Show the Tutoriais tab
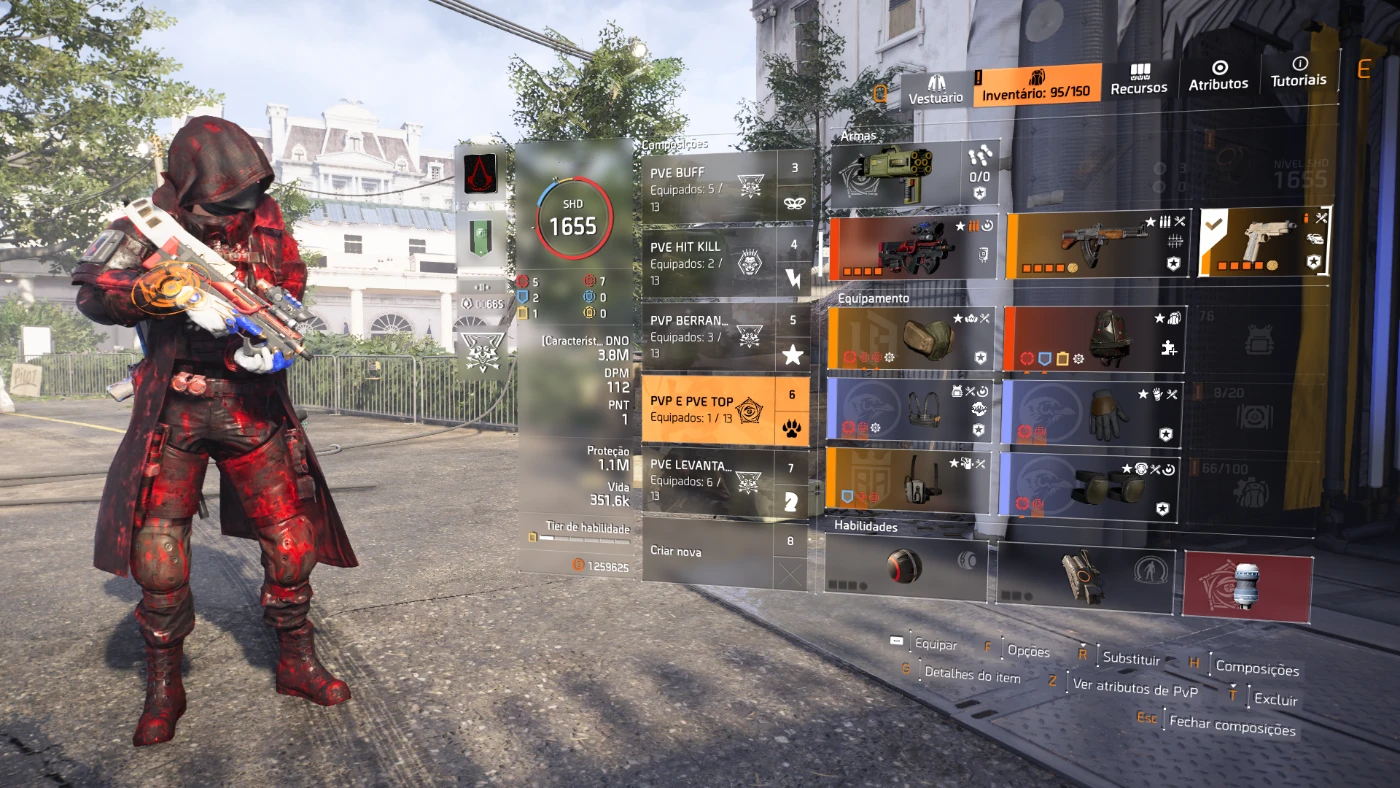The image size is (1400, 788). point(1298,72)
